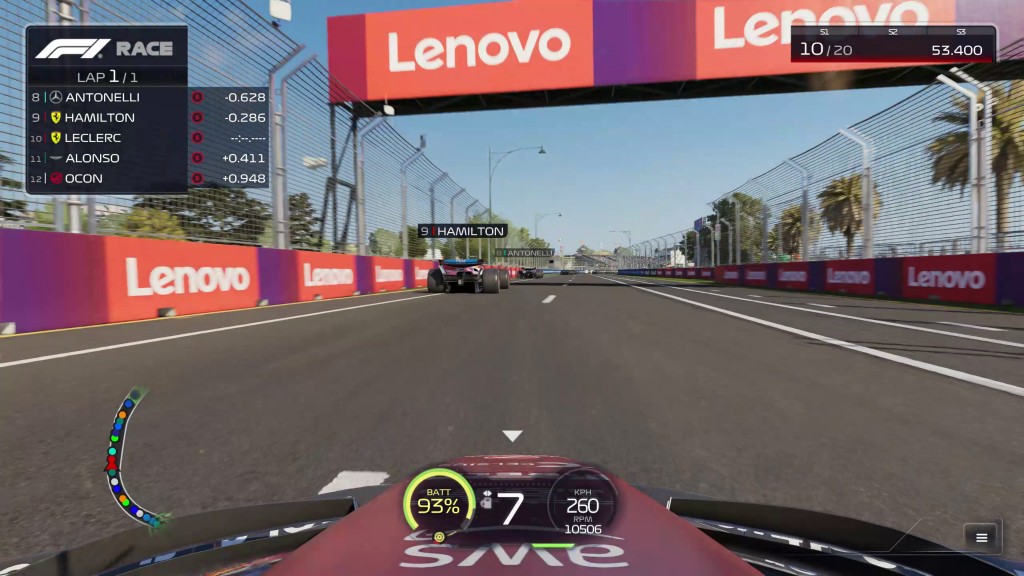The height and width of the screenshot is (576, 1024).
Task: Choose Leclerc's row in the leaderboard
Action: click(148, 138)
